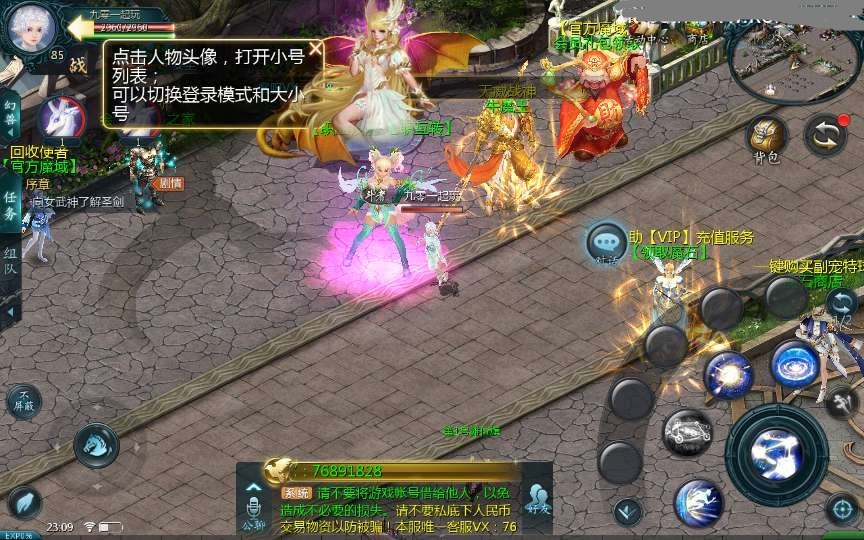Click the swap arrows button with red dot
Screen dimensions: 864x540
pos(826,135)
